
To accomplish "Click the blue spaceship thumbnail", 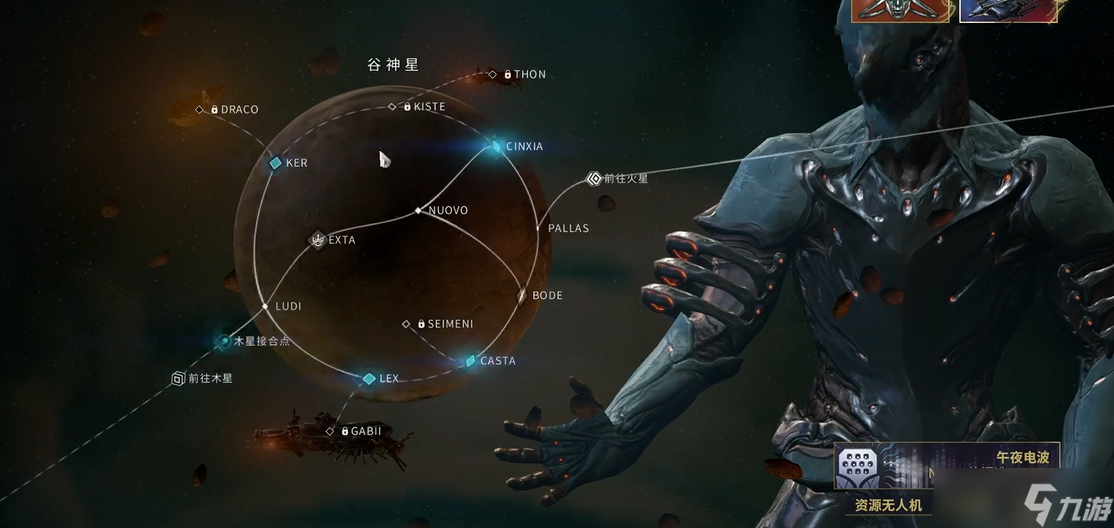I will (996, 10).
